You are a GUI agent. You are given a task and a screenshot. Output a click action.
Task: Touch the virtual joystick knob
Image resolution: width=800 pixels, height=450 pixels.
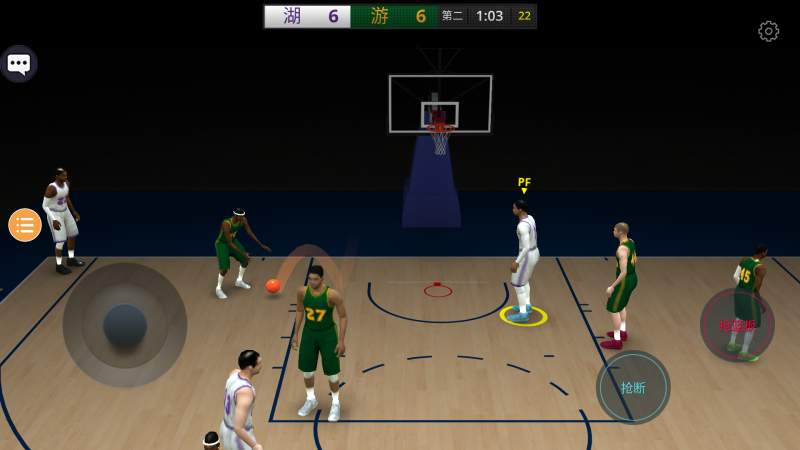pos(125,325)
